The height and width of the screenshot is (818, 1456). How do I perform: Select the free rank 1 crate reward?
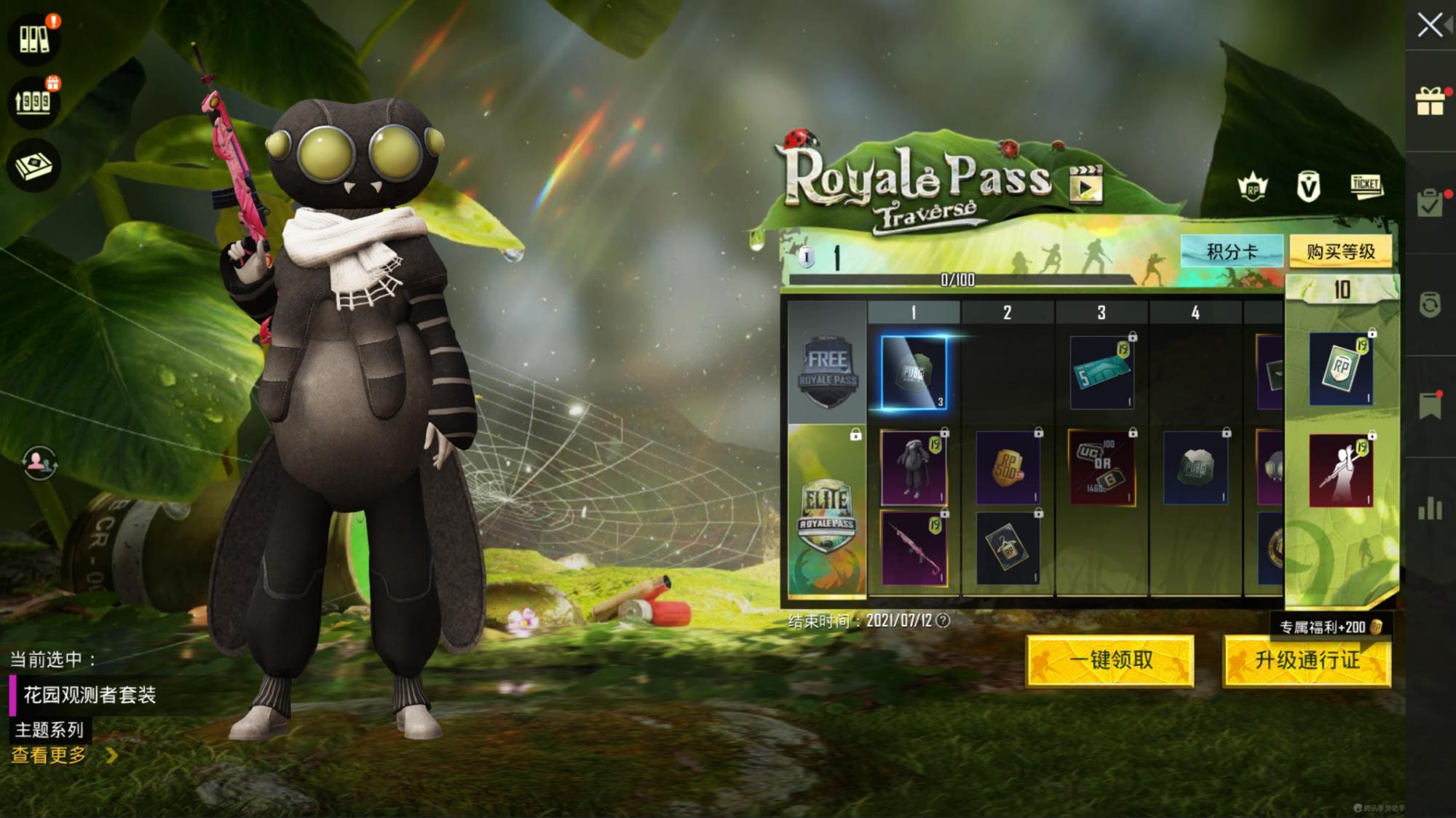914,373
